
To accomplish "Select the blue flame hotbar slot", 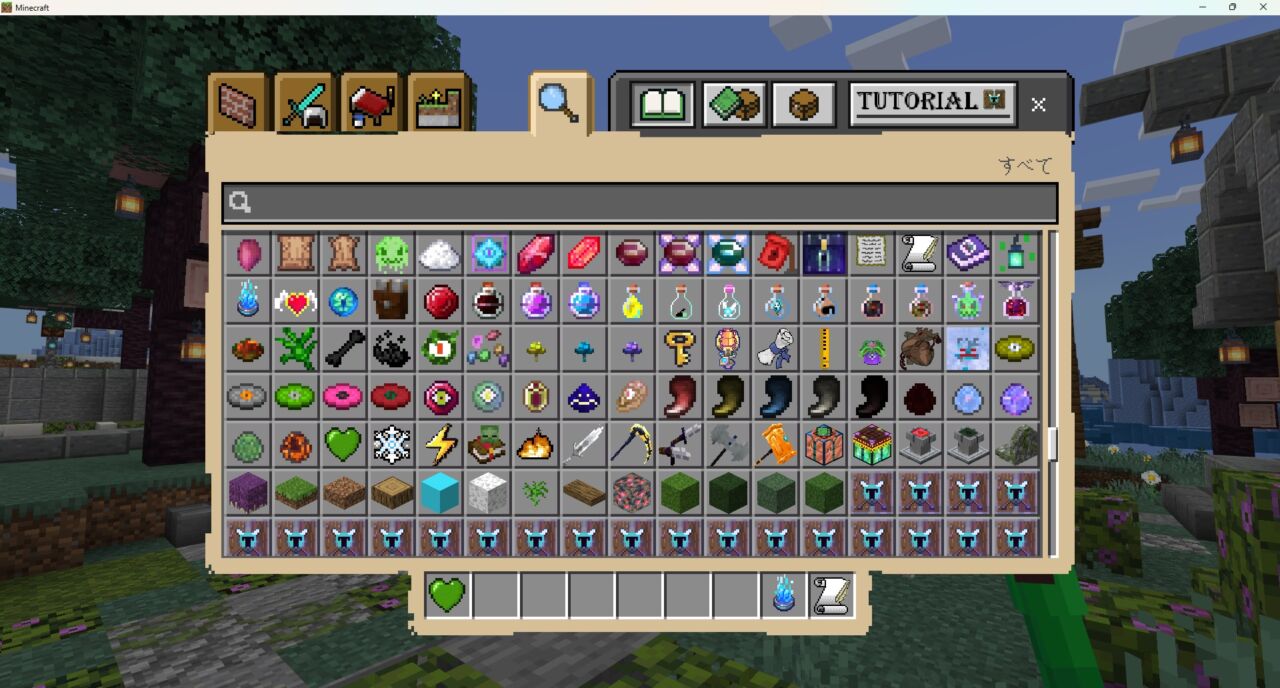I will point(783,596).
